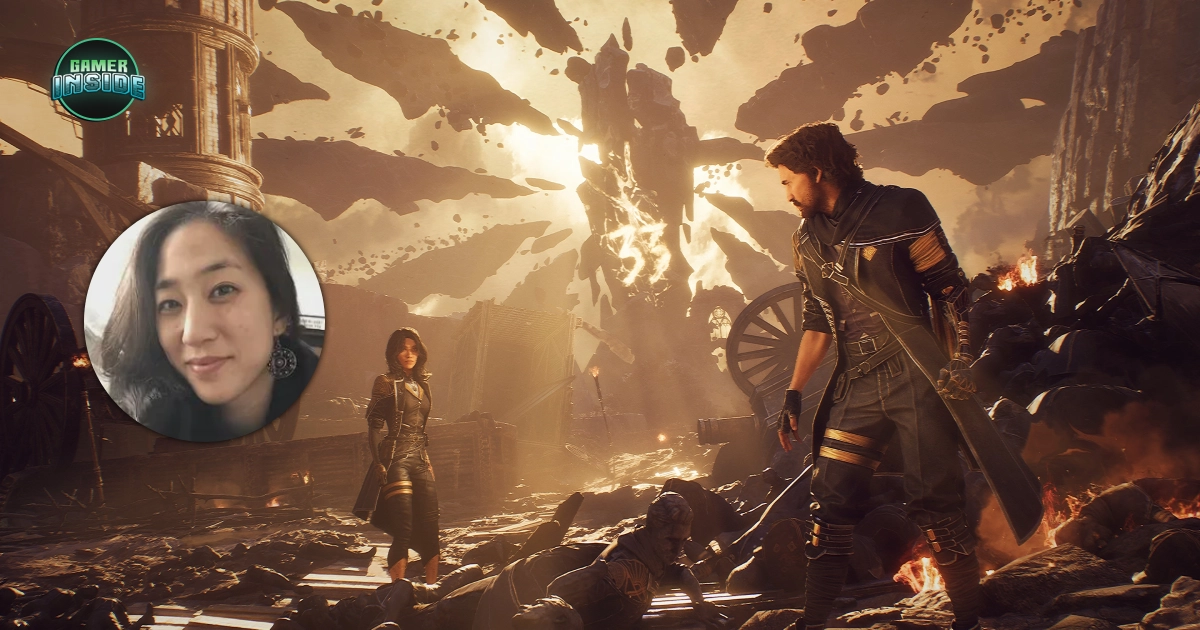The image size is (1200, 630).
Task: Click the Gamer Inside logo
Action: coord(98,80)
